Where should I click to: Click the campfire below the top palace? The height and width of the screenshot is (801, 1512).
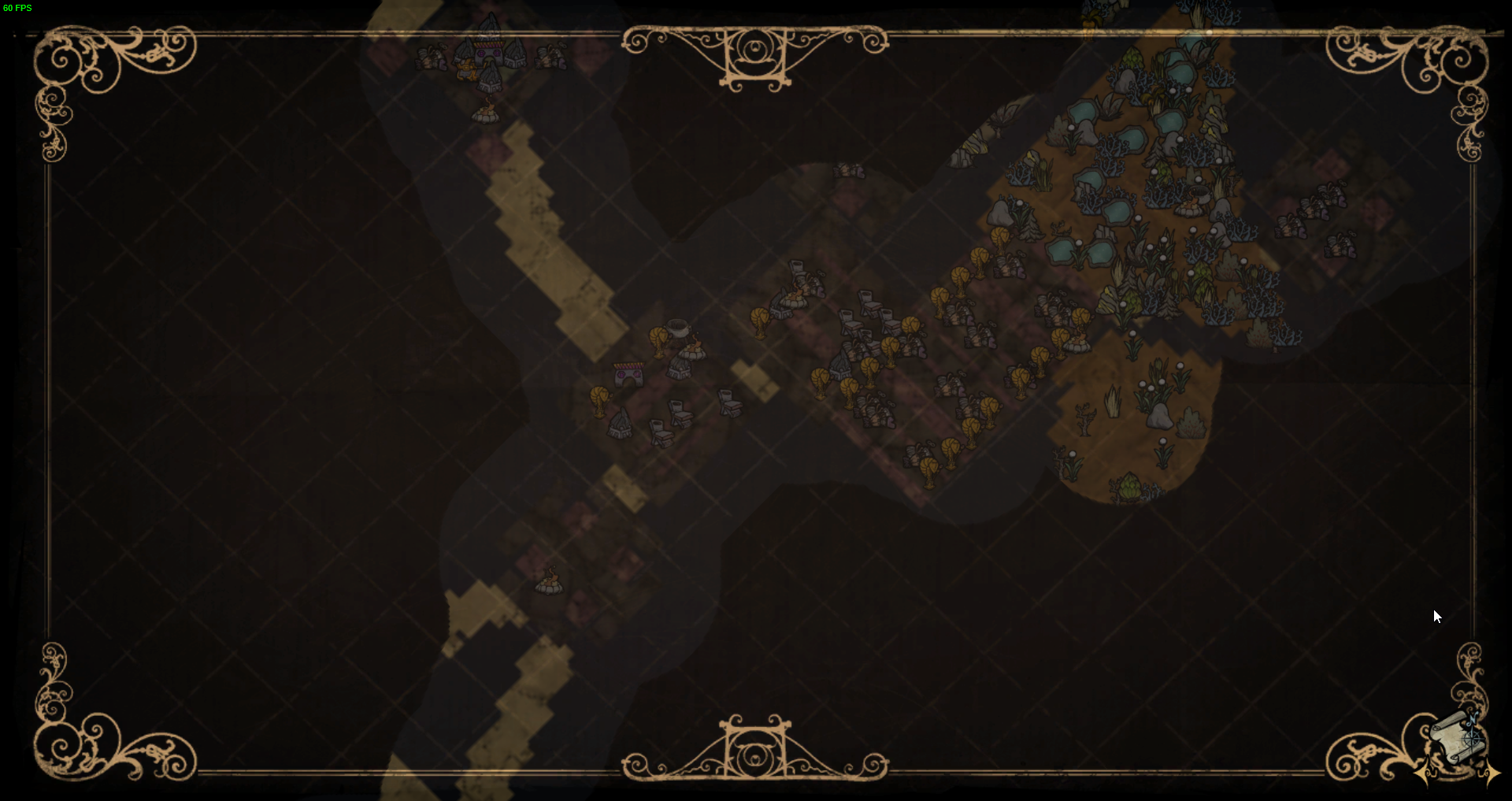point(486,116)
